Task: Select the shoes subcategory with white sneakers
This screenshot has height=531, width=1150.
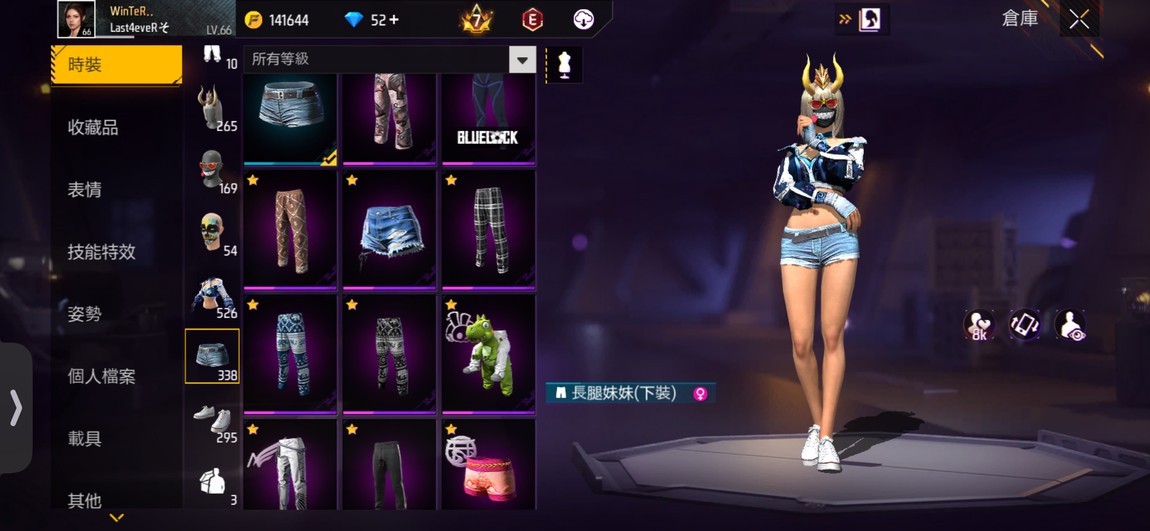Action: pyautogui.click(x=211, y=418)
